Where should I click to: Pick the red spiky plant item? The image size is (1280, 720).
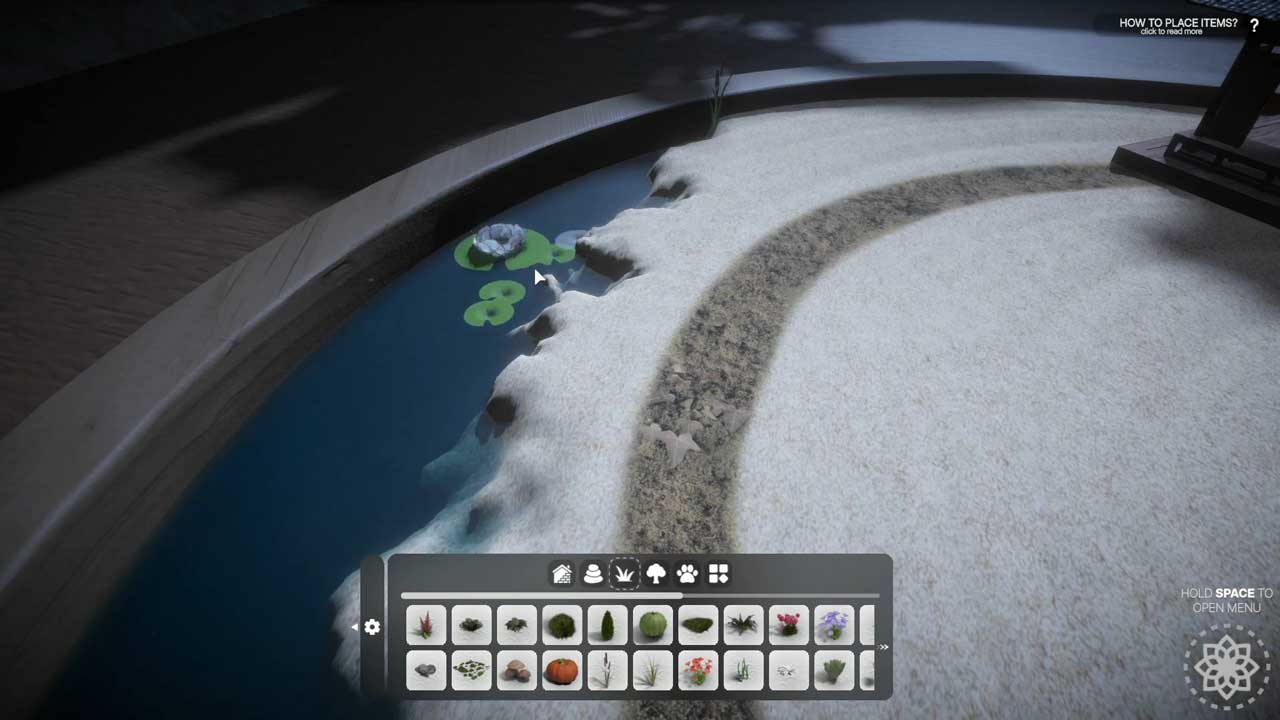[426, 625]
